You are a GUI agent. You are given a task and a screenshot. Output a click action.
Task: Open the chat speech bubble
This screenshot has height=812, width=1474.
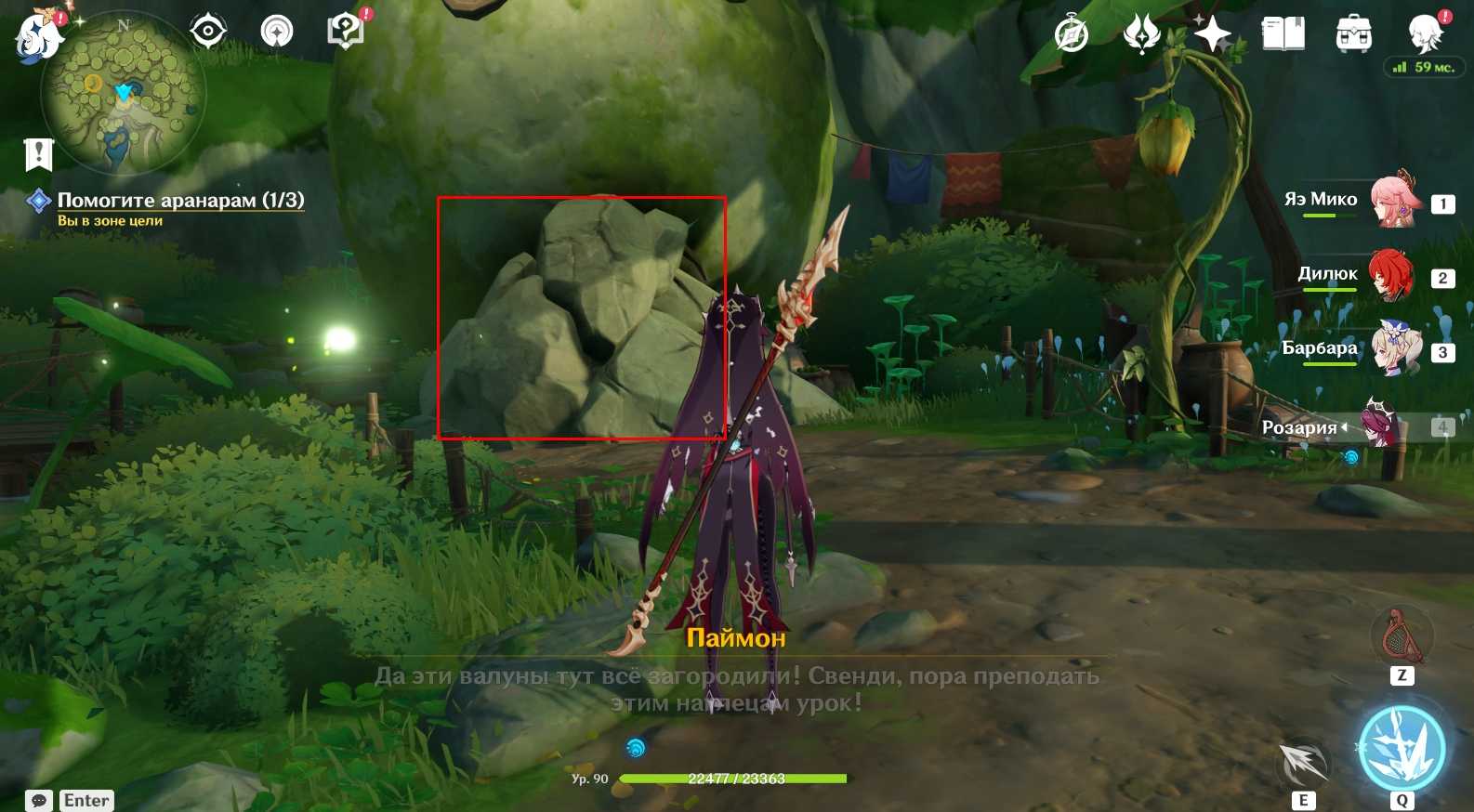tap(39, 801)
